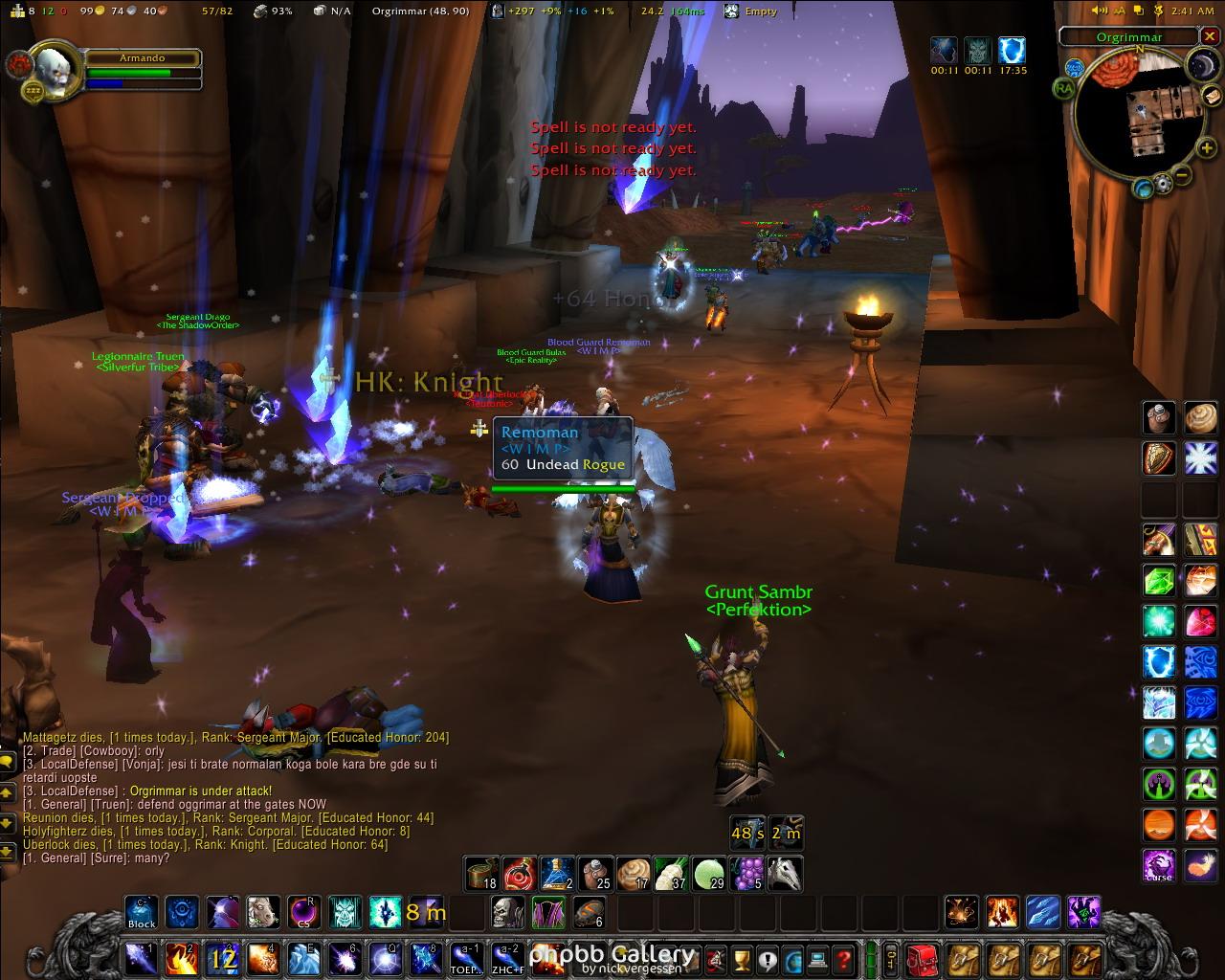This screenshot has height=980, width=1225.
Task: Activate the Block ability icon
Action: click(142, 913)
